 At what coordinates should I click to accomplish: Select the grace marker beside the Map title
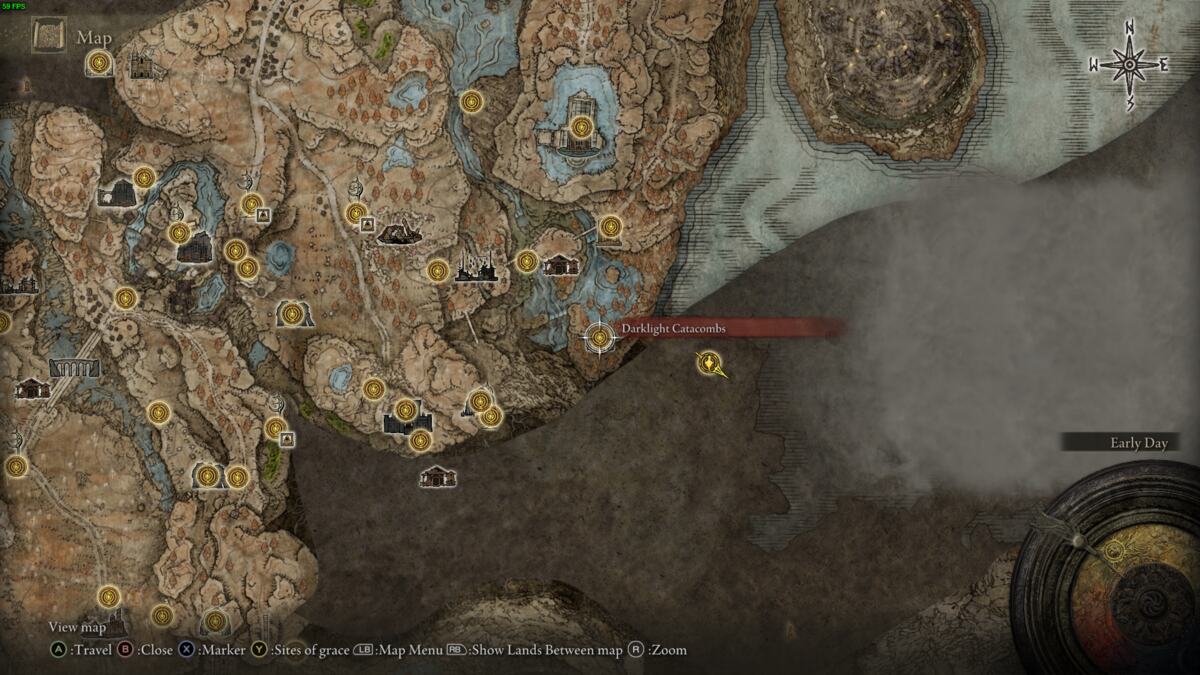point(98,64)
